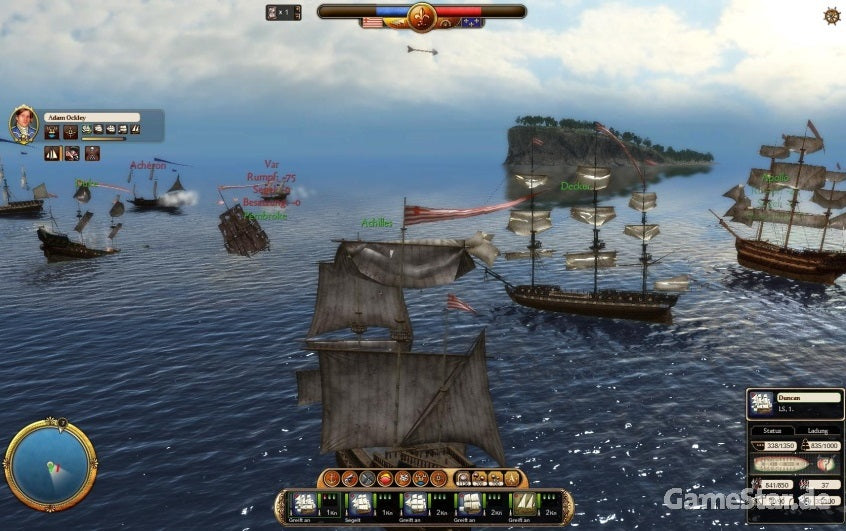This screenshot has width=846, height=531.
Task: Click the fleur-de-lis emblem on the top bar
Action: 421,15
